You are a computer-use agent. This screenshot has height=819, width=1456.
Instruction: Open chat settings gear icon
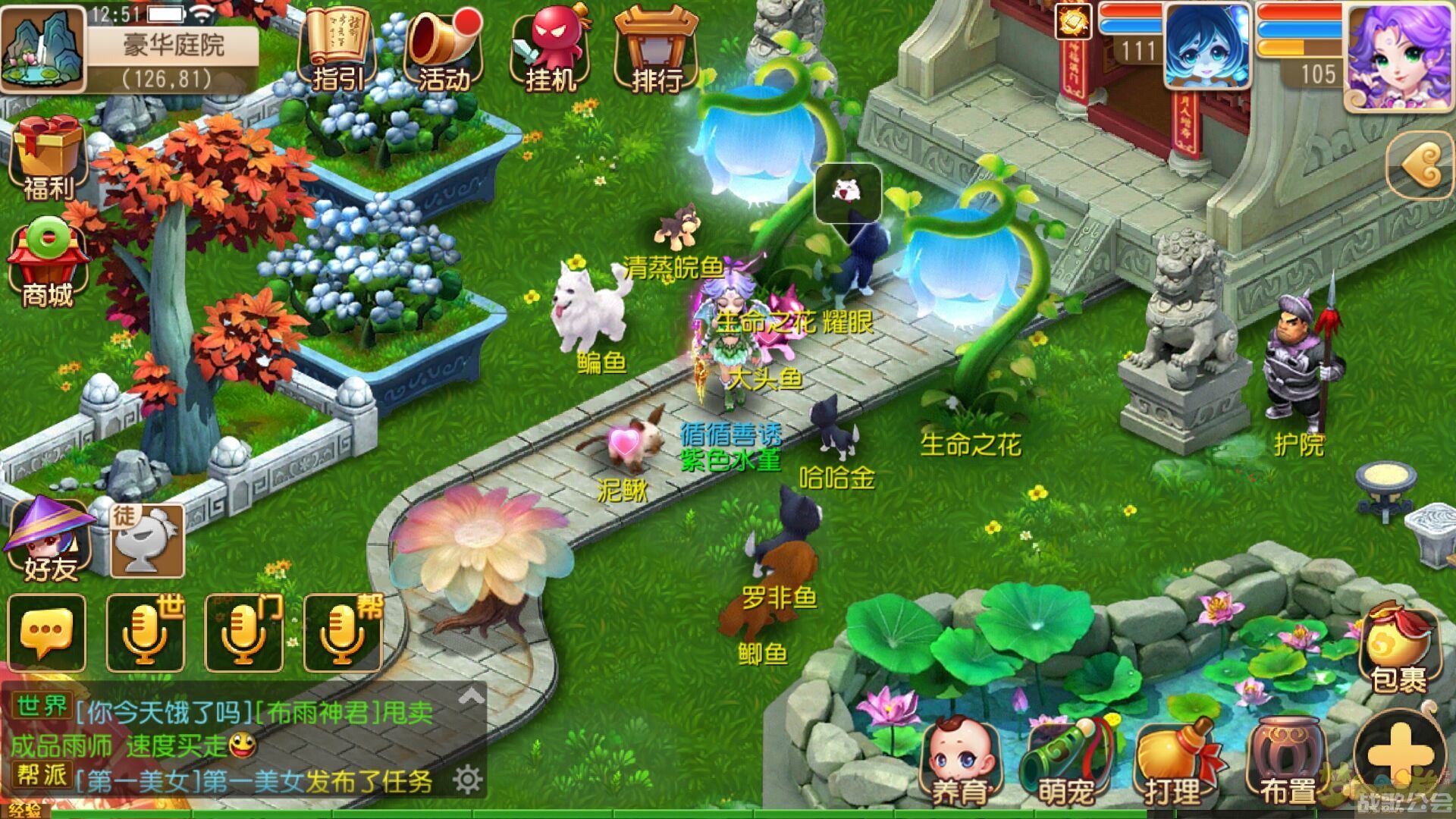pos(467,779)
